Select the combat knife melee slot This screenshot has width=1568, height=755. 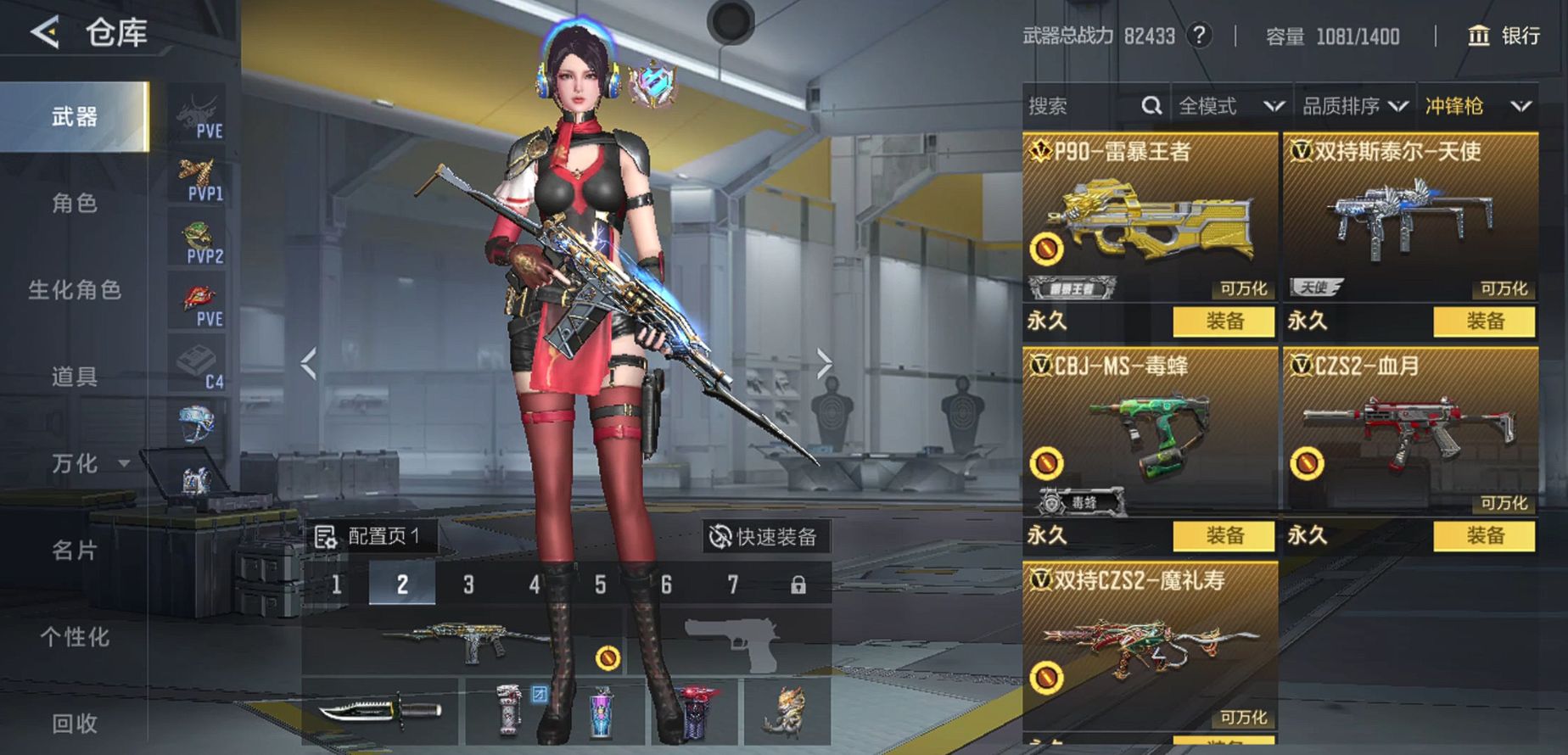point(380,710)
